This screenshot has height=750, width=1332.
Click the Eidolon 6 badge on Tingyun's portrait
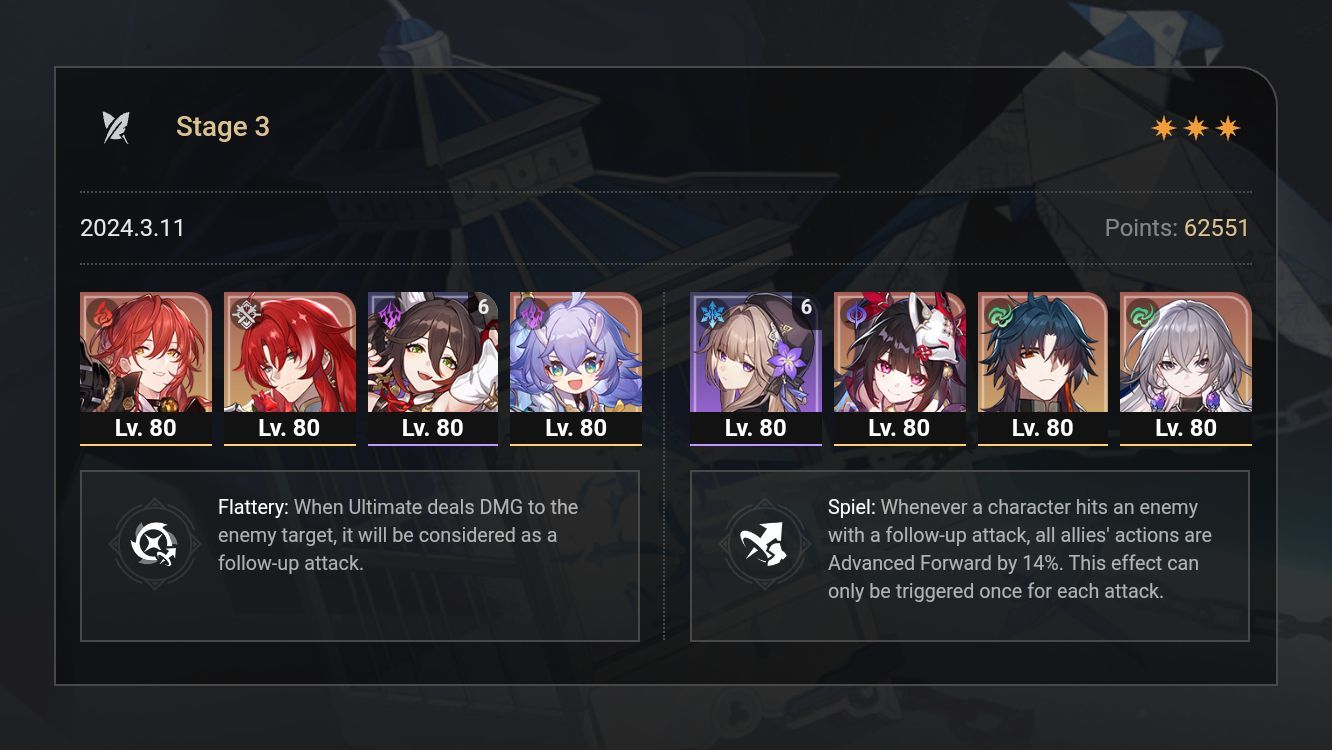point(484,307)
